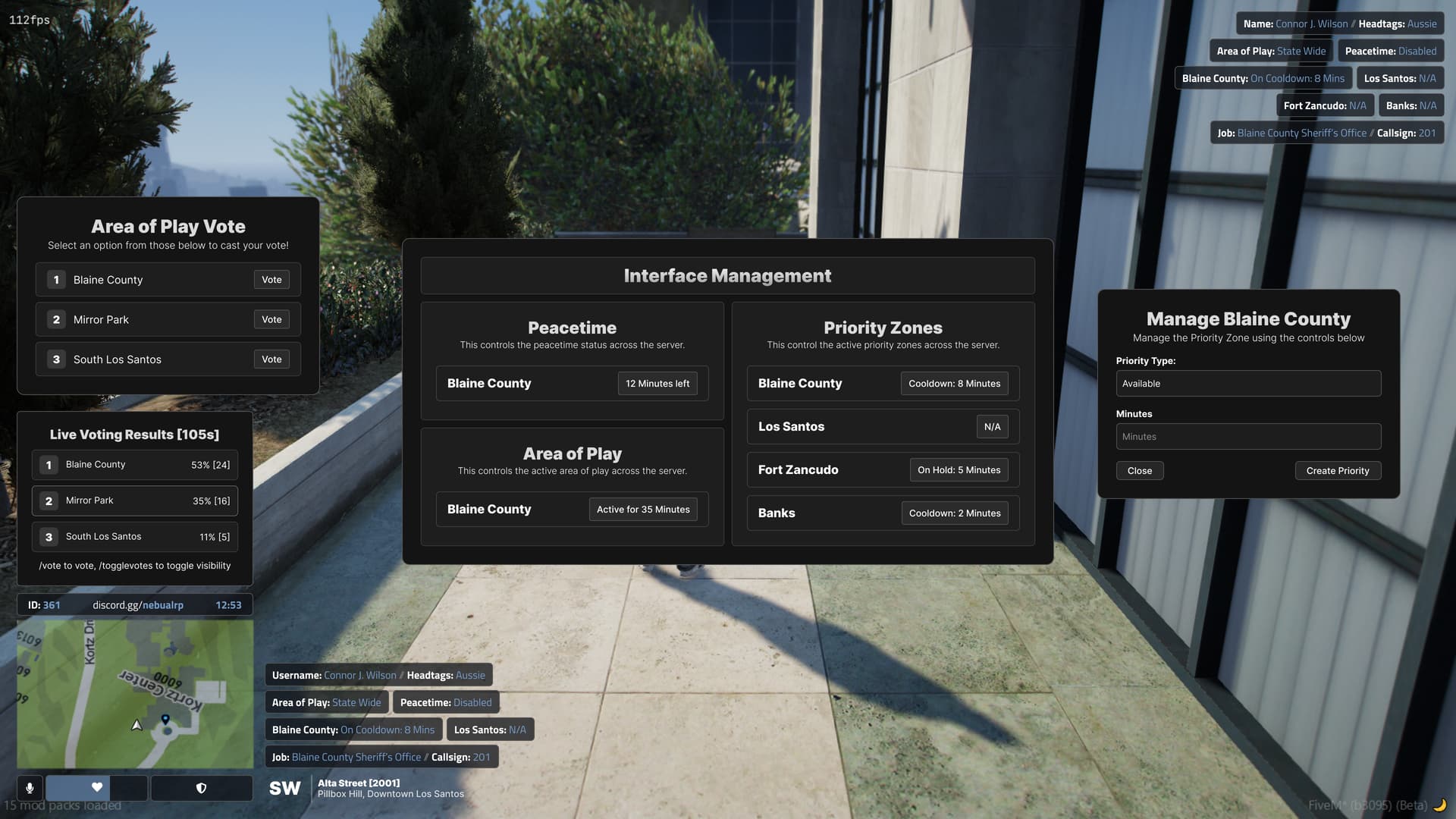Click the "3" badge beside South Los Santos result
This screenshot has width=1456, height=819.
click(49, 536)
